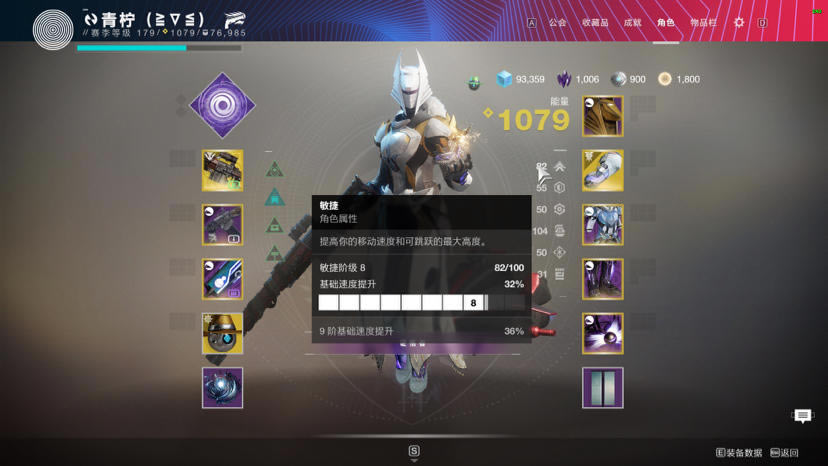
Task: Select the class item armor slot
Action: pos(603,333)
